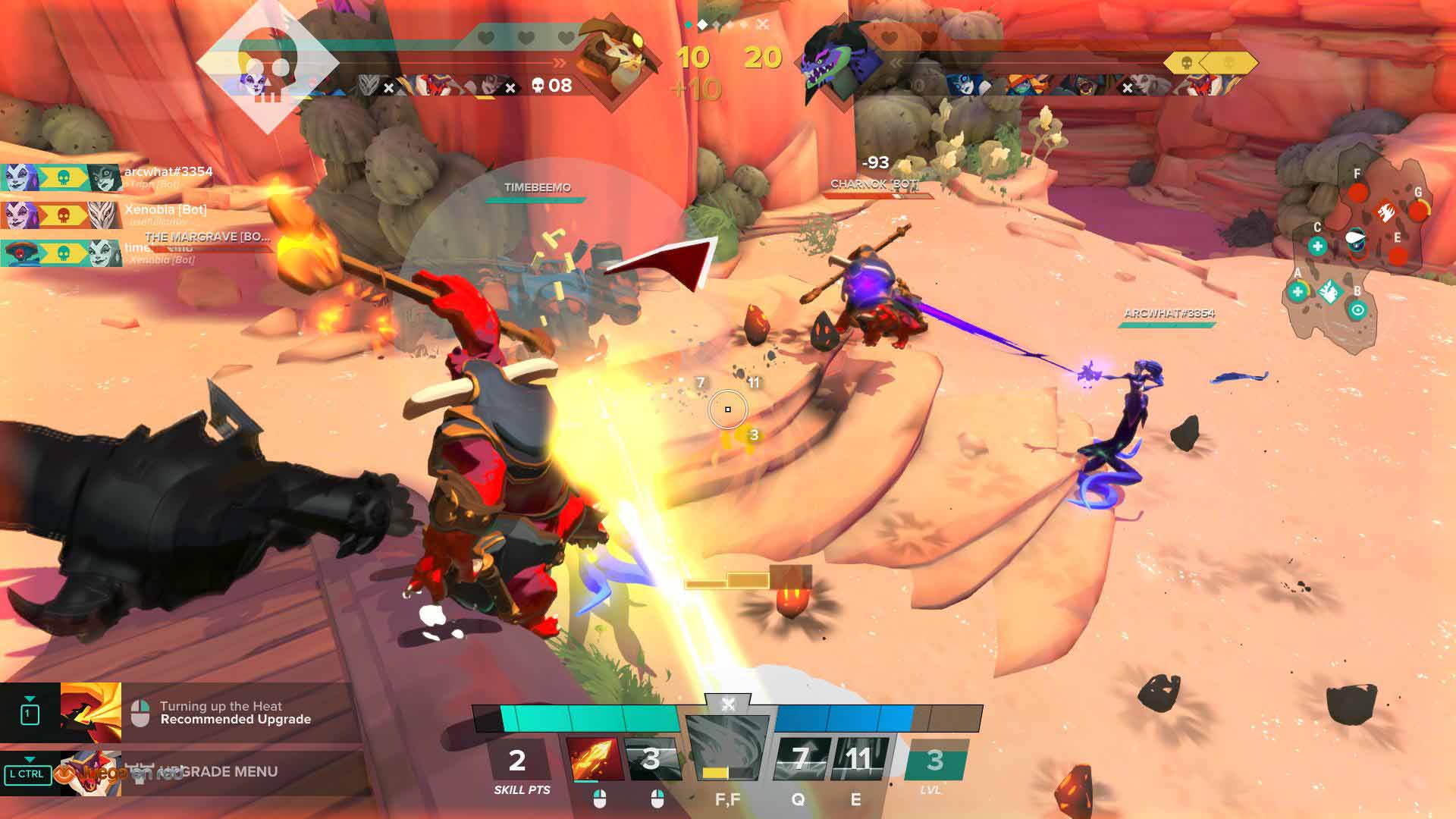Select the flaming spear primary attack icon

coord(594,758)
